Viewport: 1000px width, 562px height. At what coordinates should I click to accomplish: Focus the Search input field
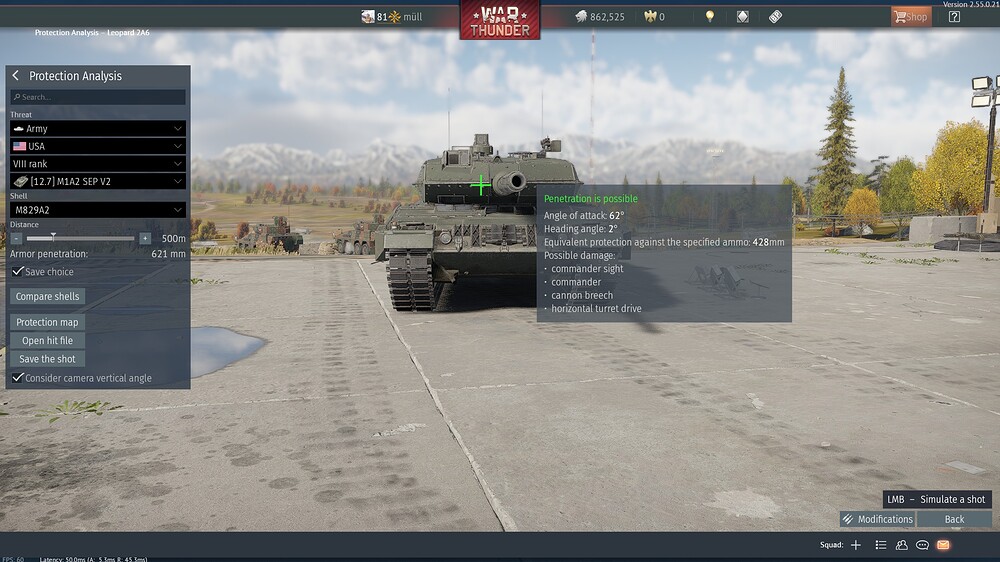click(98, 97)
